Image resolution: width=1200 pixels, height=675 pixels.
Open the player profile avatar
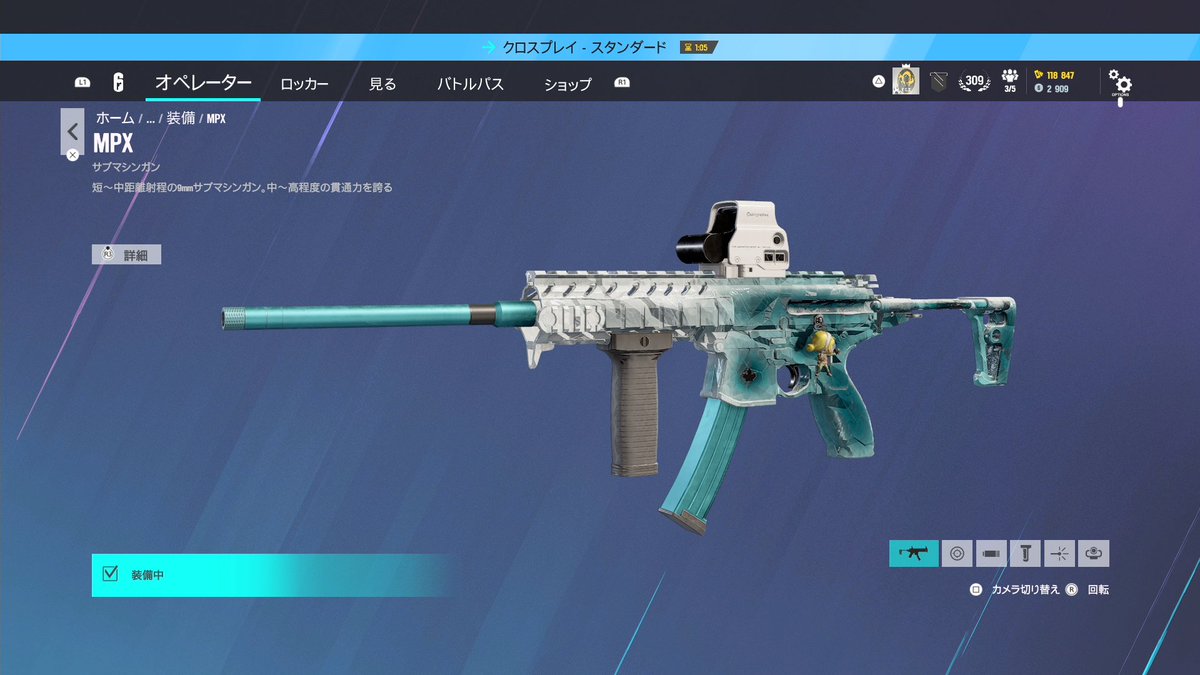[905, 82]
